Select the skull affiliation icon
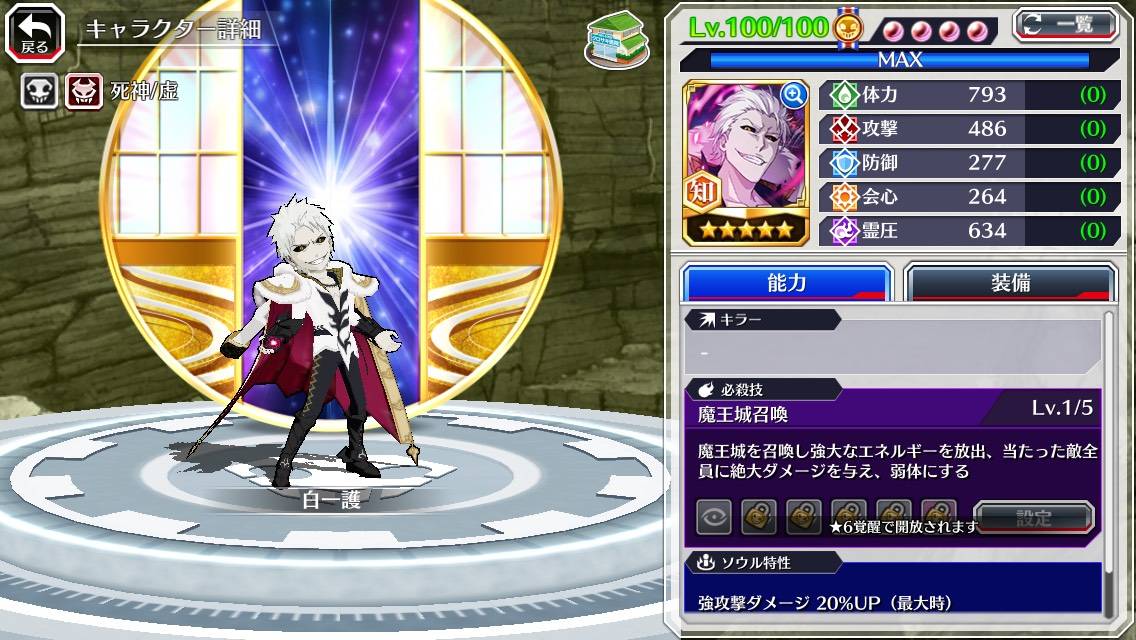 pyautogui.click(x=39, y=92)
